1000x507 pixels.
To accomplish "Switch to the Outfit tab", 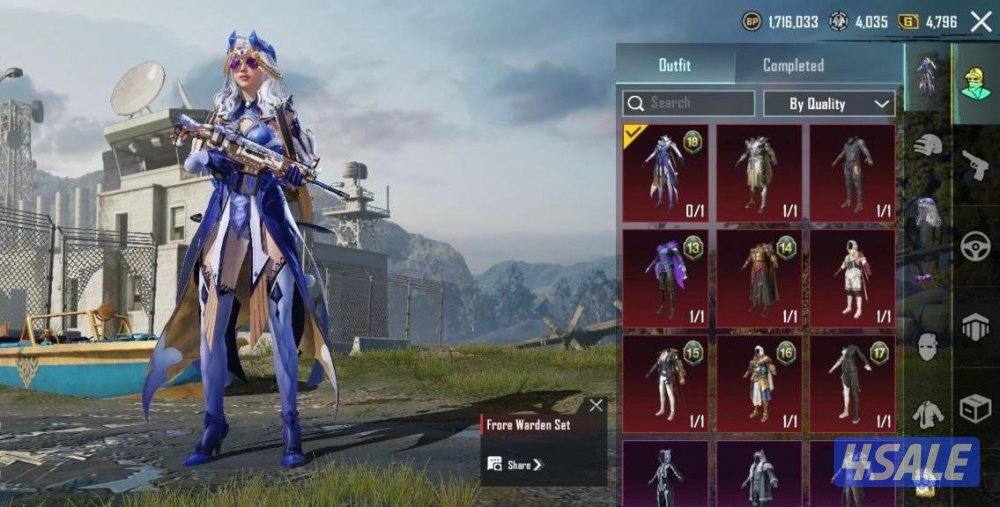I will coord(675,66).
